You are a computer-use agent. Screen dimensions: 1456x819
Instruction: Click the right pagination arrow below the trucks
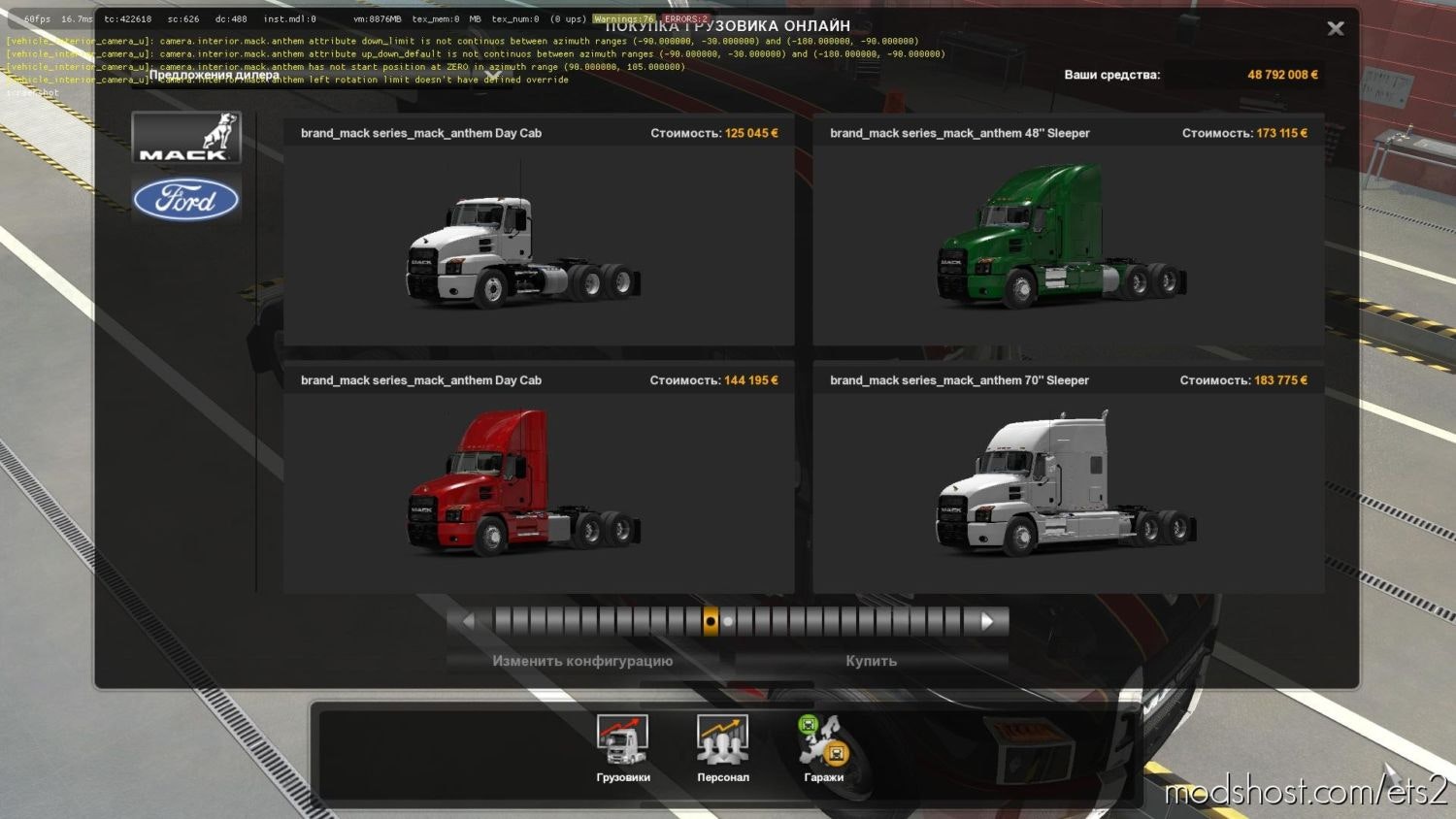click(988, 621)
